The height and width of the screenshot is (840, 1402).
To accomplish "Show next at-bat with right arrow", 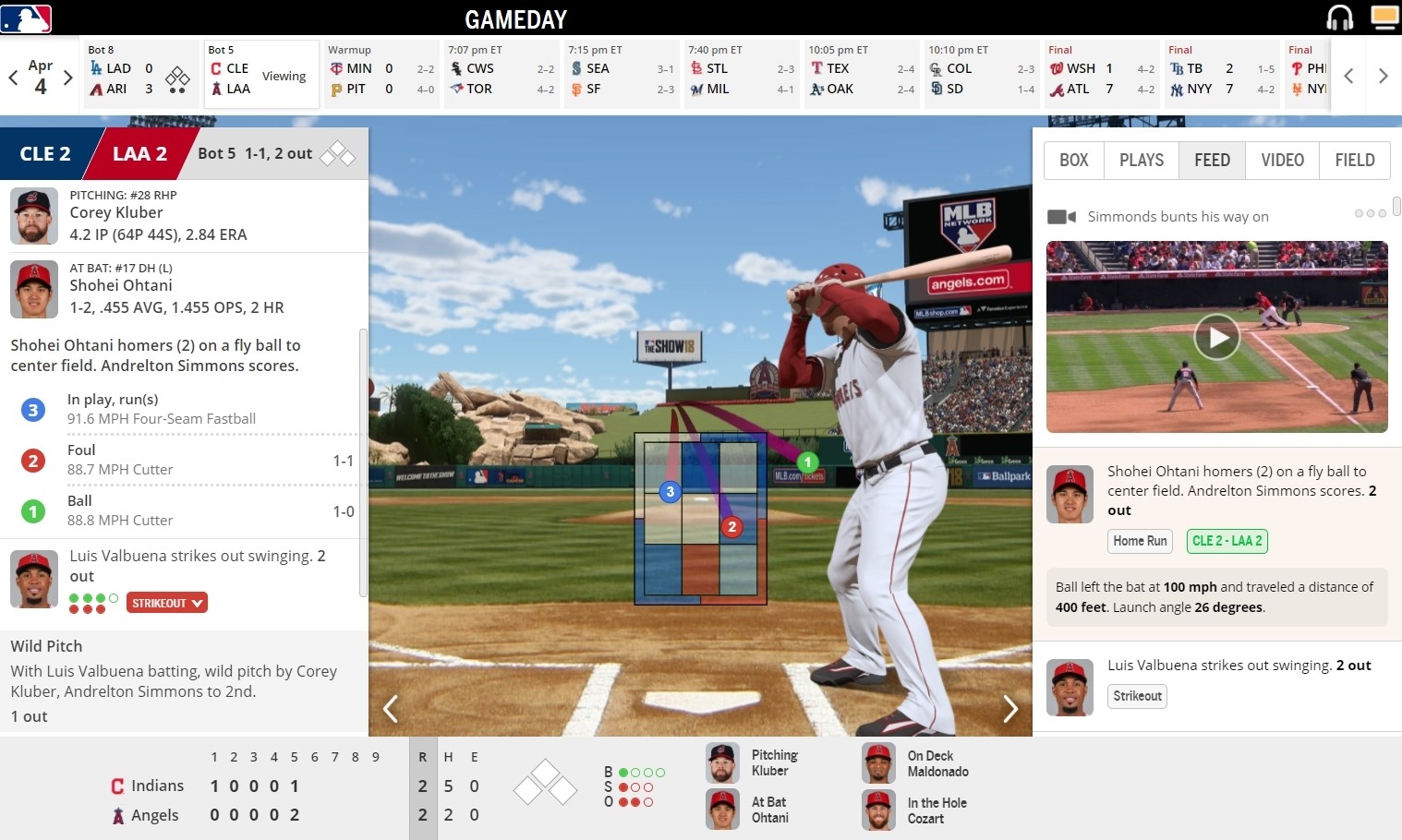I will click(x=1010, y=709).
